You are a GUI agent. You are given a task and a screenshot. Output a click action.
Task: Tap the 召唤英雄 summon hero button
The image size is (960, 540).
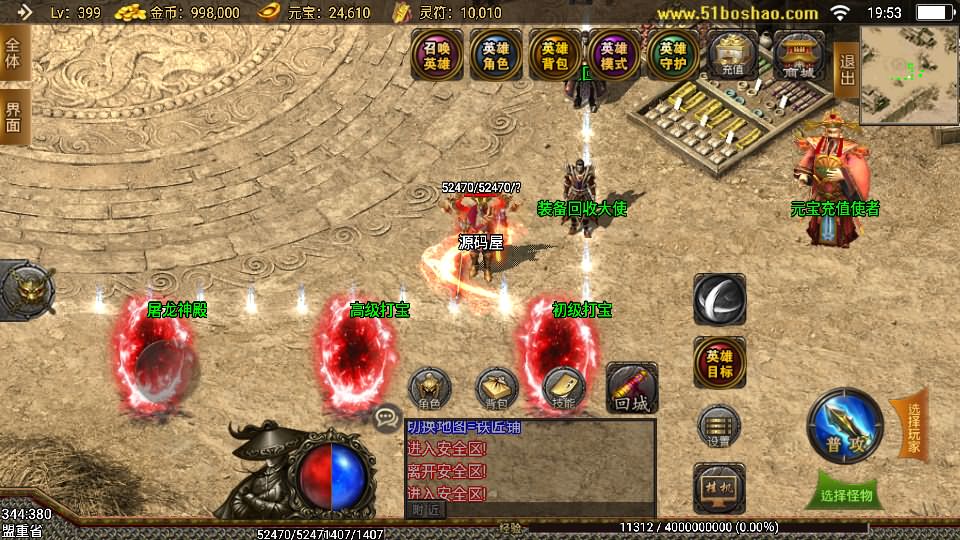point(437,55)
